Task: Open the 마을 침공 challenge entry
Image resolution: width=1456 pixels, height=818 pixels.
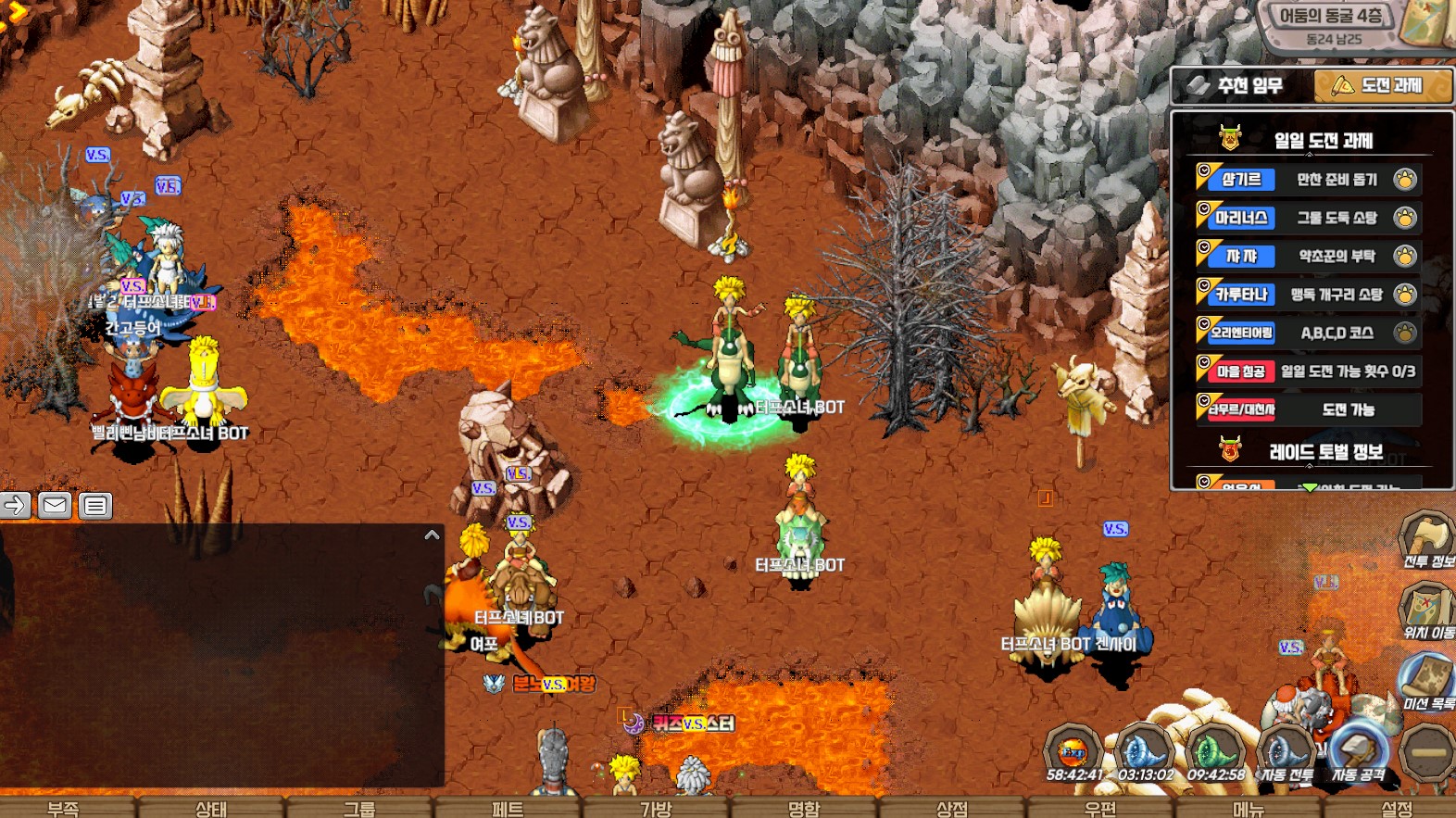Action: click(x=1308, y=371)
